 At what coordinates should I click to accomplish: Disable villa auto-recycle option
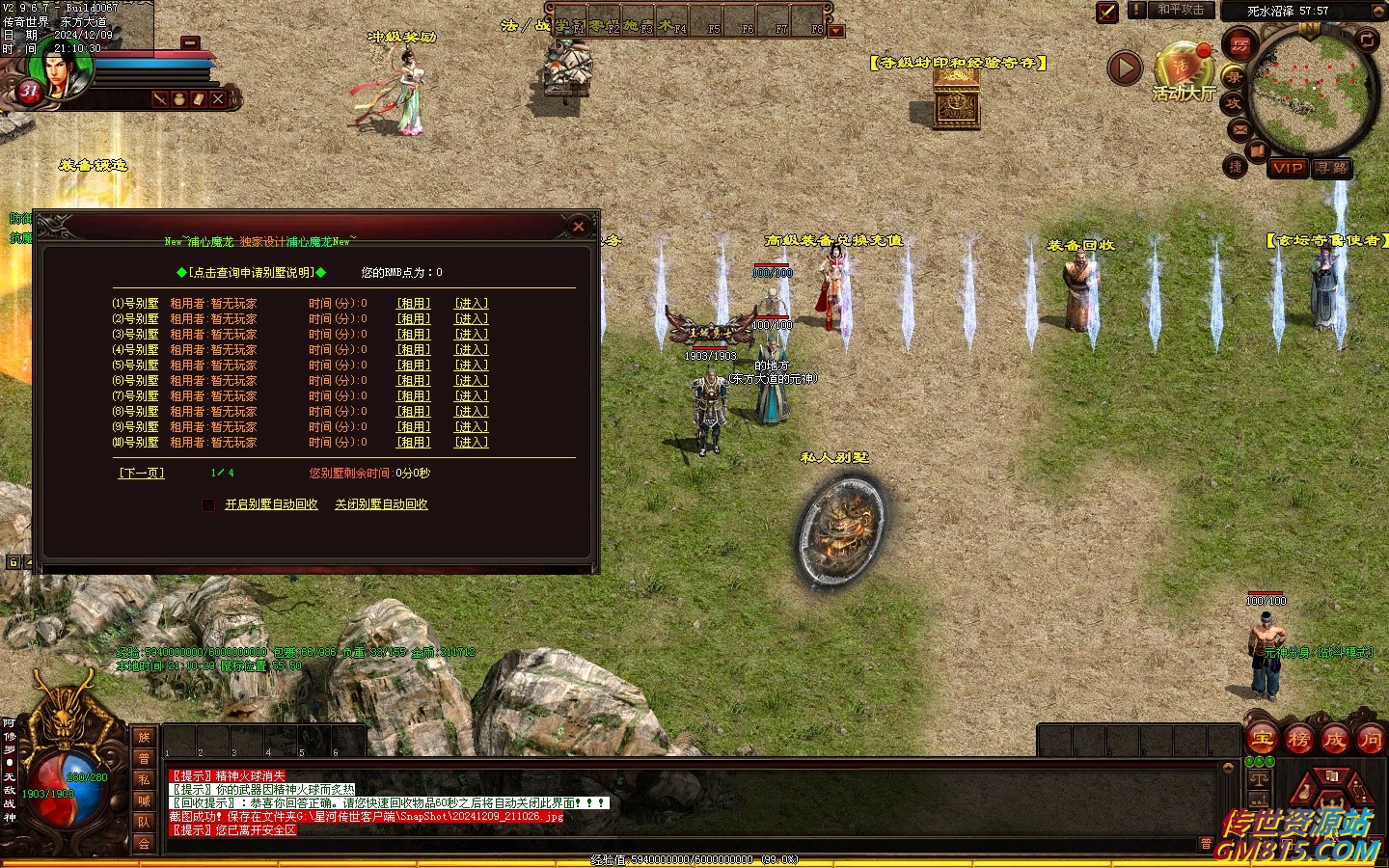click(381, 504)
